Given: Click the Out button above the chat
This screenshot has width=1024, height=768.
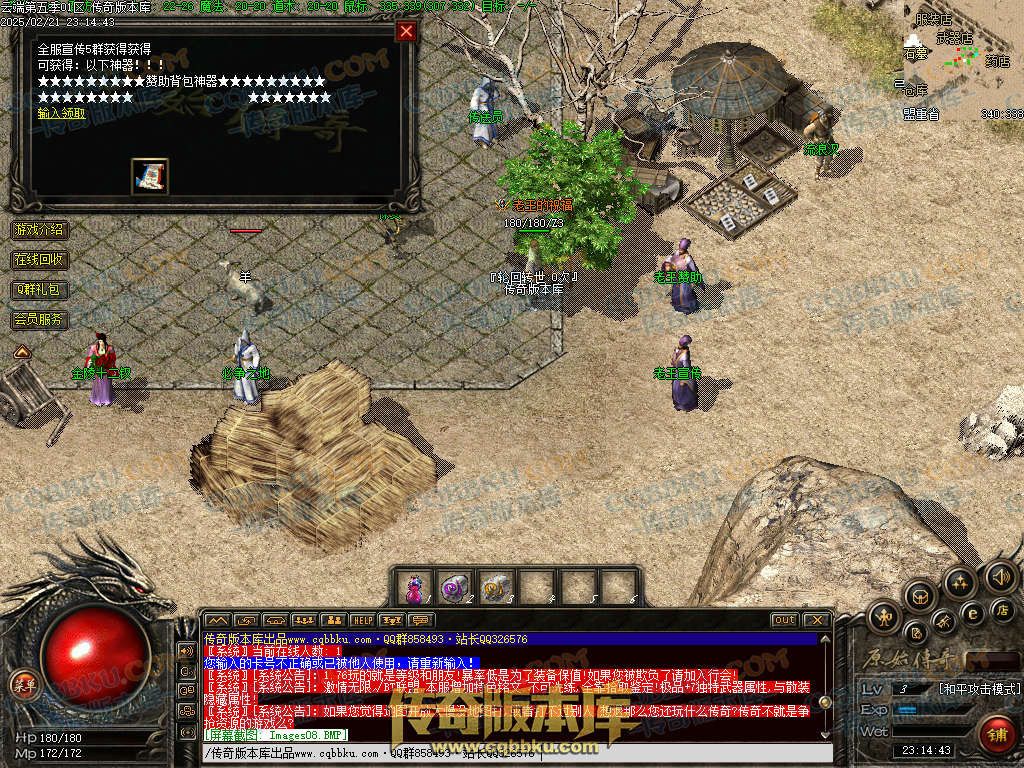Looking at the screenshot, I should 785,620.
